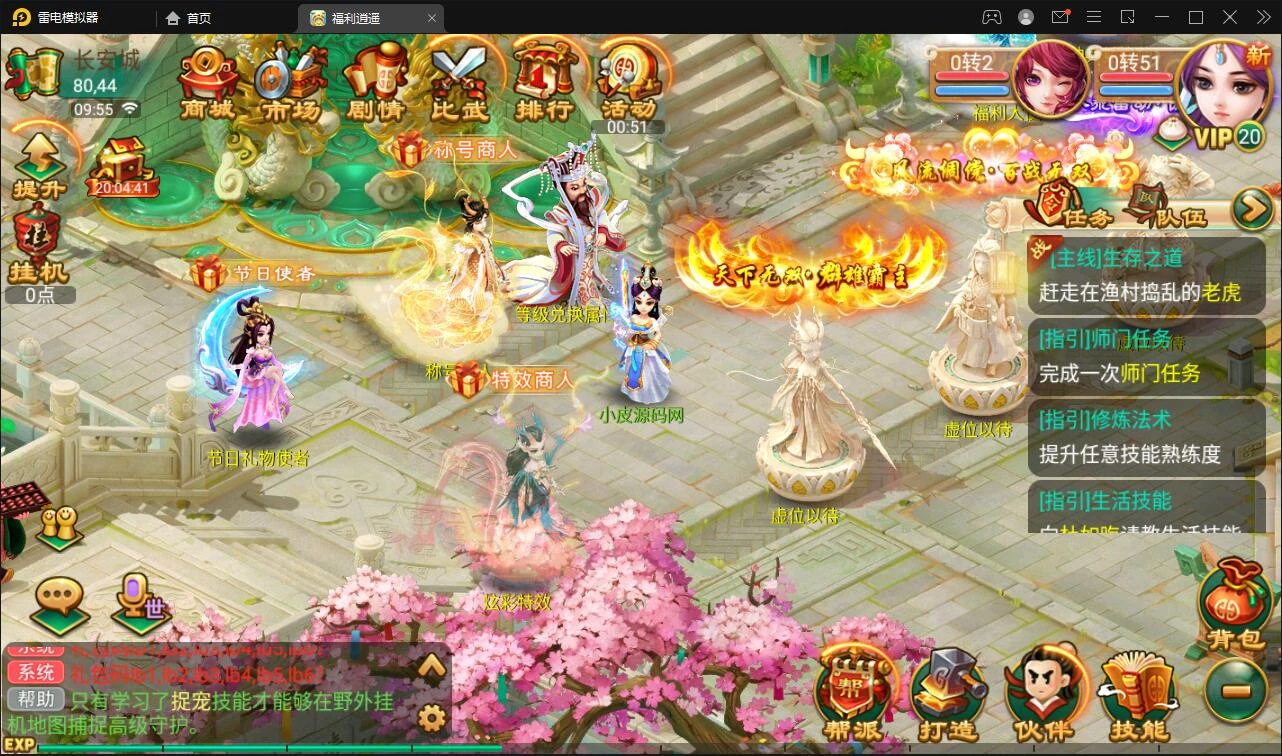Select the 师门任务 guide quest entry
1282x756 pixels.
click(x=1145, y=356)
